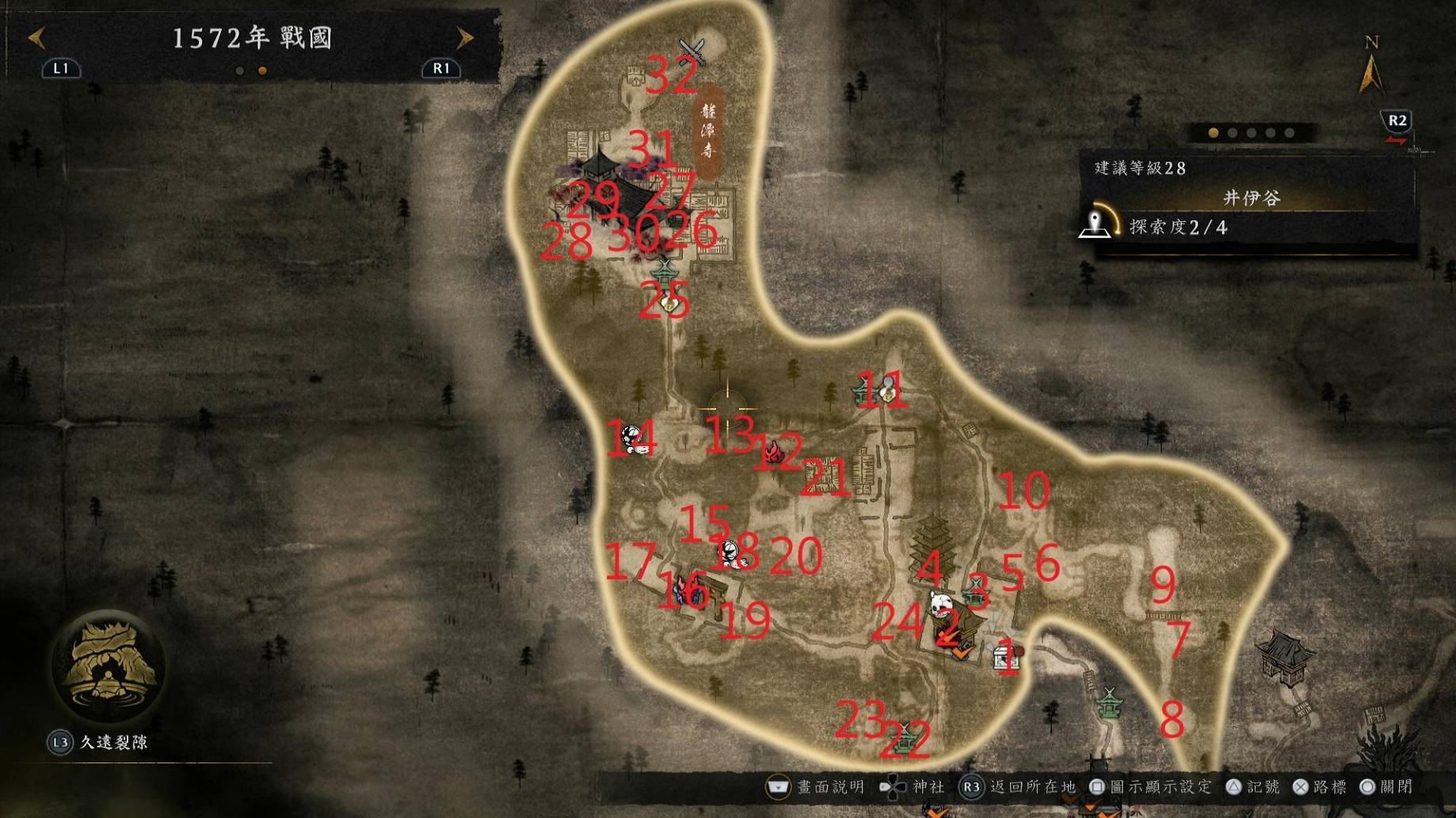This screenshot has height=818, width=1456.
Task: Click the orange checkmark marker near the player
Action: [961, 653]
